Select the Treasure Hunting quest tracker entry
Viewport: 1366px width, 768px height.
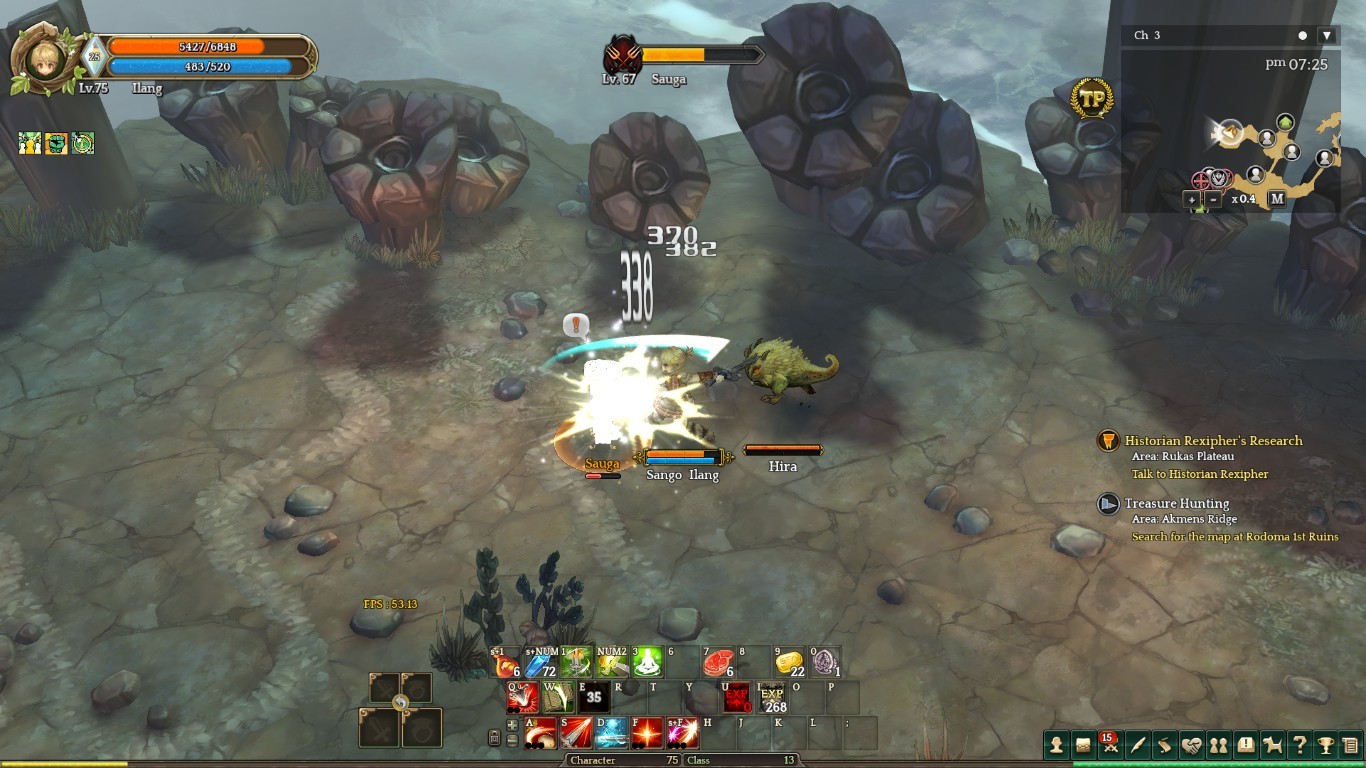tap(1177, 504)
